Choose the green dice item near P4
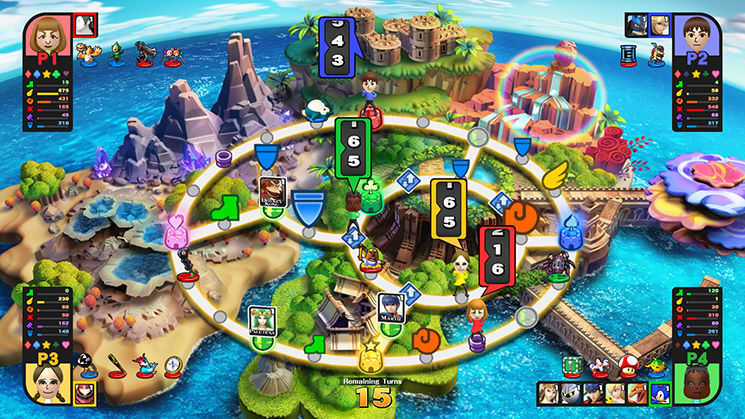Image resolution: width=745 pixels, height=419 pixels. point(574,367)
